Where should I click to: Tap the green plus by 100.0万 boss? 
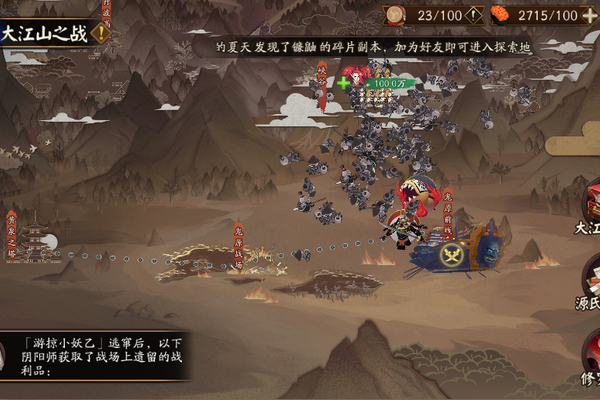(344, 83)
